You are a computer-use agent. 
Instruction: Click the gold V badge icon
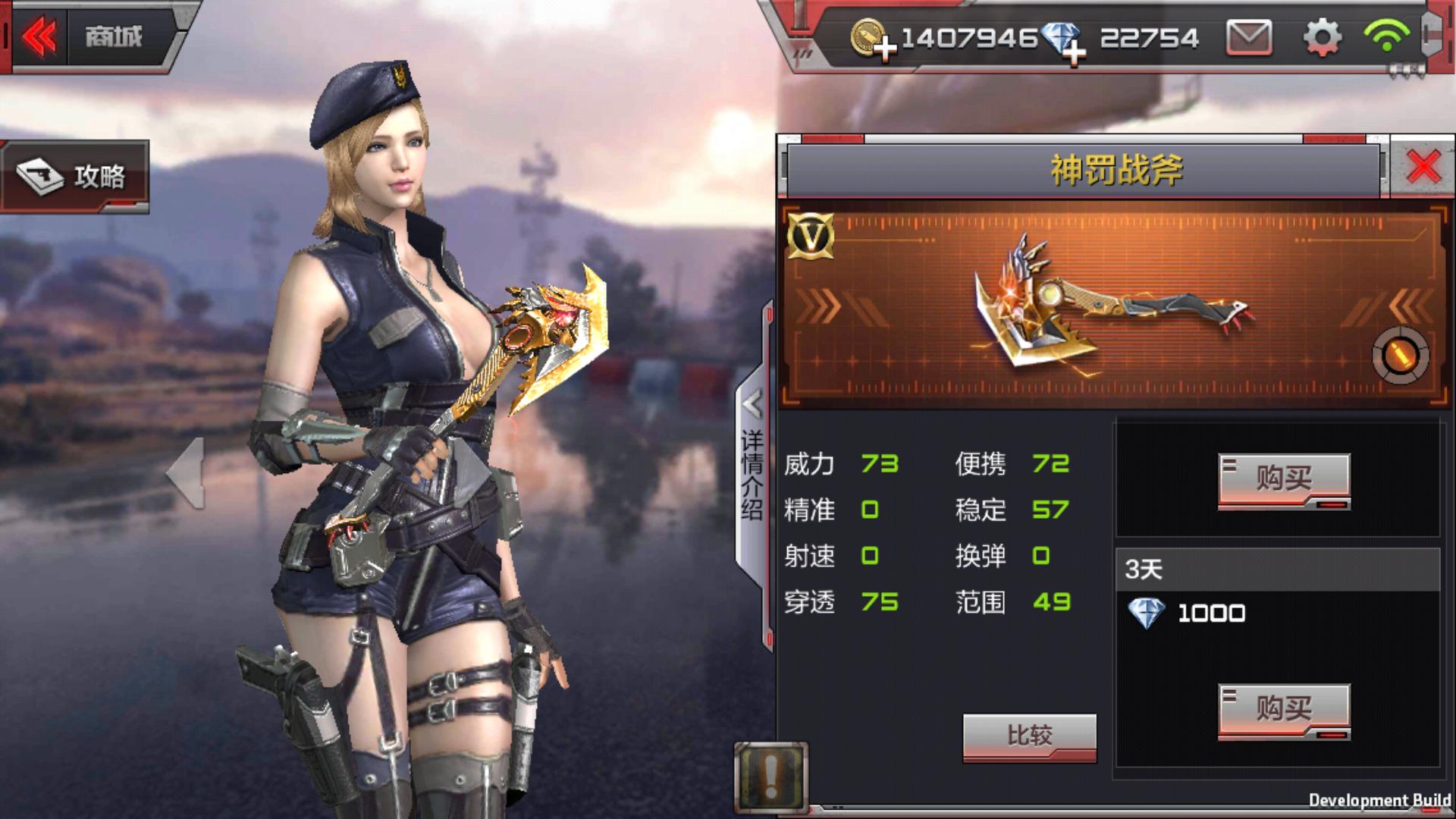pos(811,237)
